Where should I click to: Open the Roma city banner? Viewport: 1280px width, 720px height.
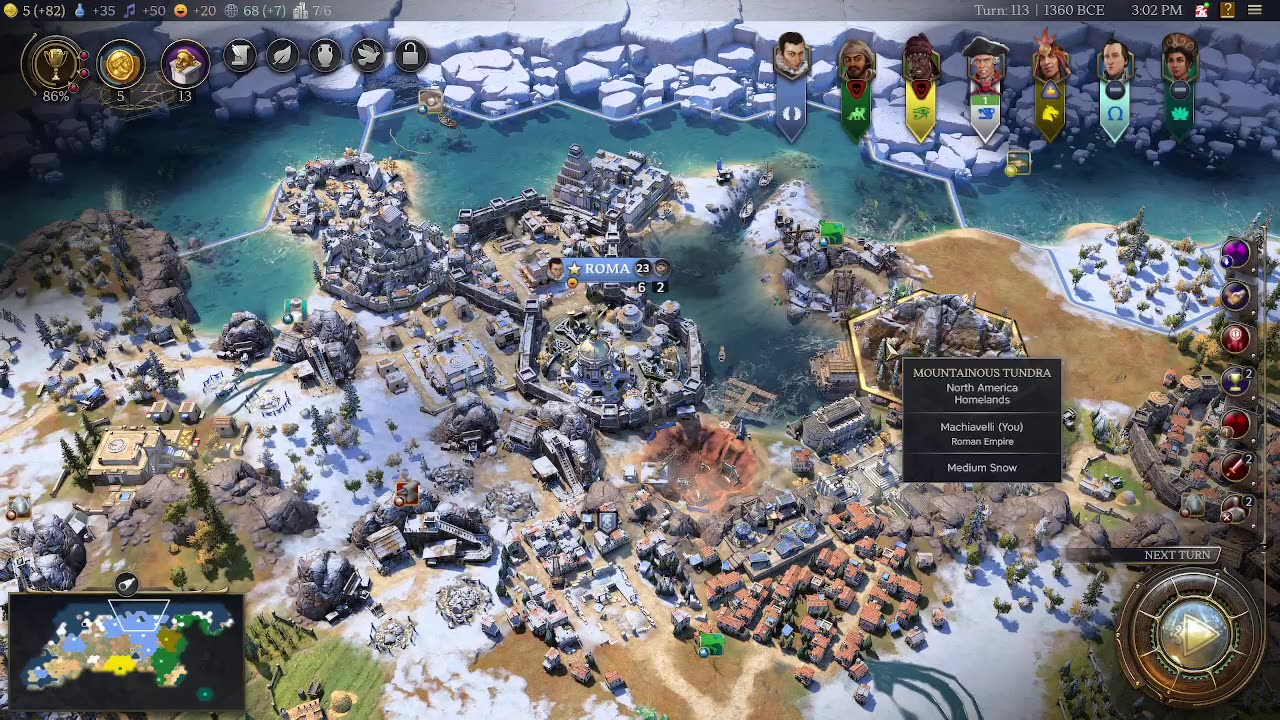[607, 269]
